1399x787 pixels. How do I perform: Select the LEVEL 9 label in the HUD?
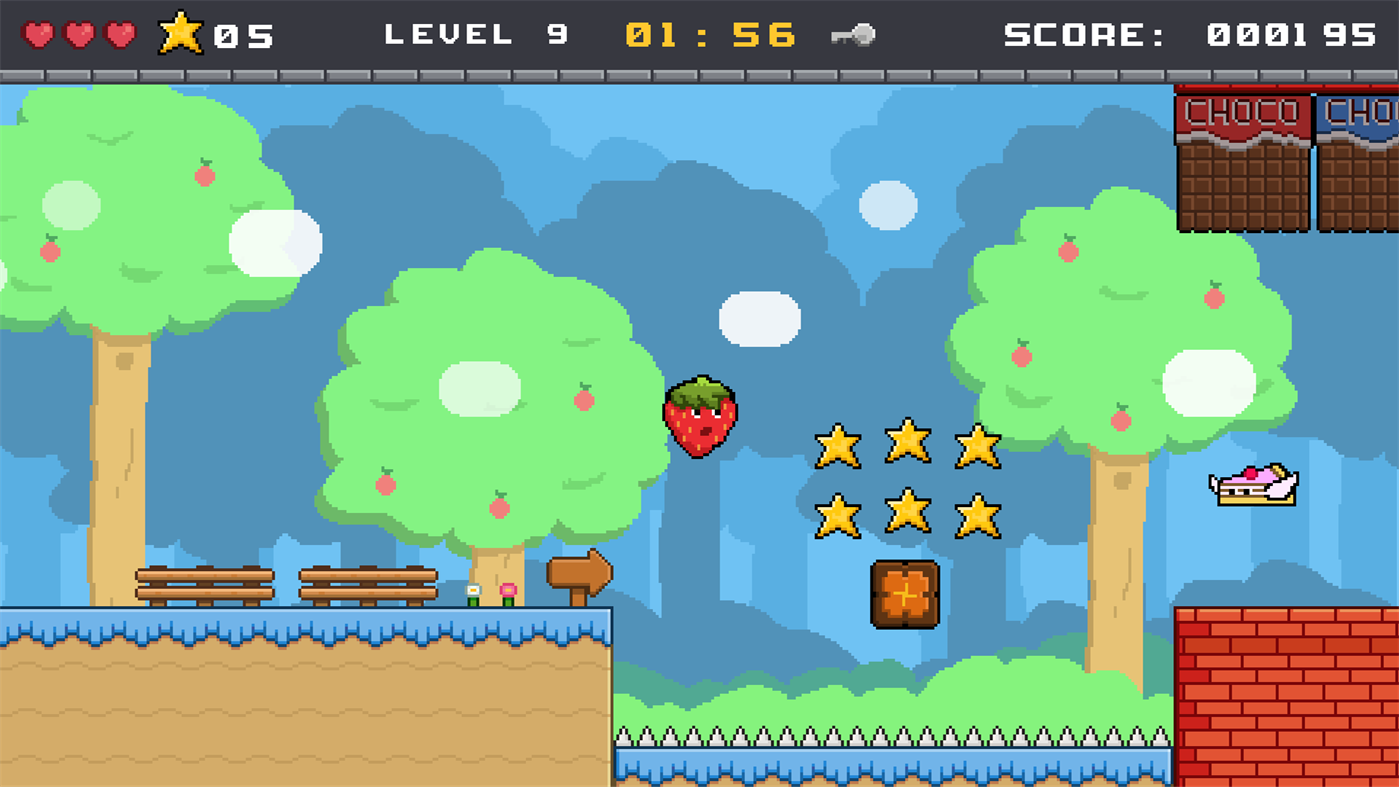[x=475, y=33]
